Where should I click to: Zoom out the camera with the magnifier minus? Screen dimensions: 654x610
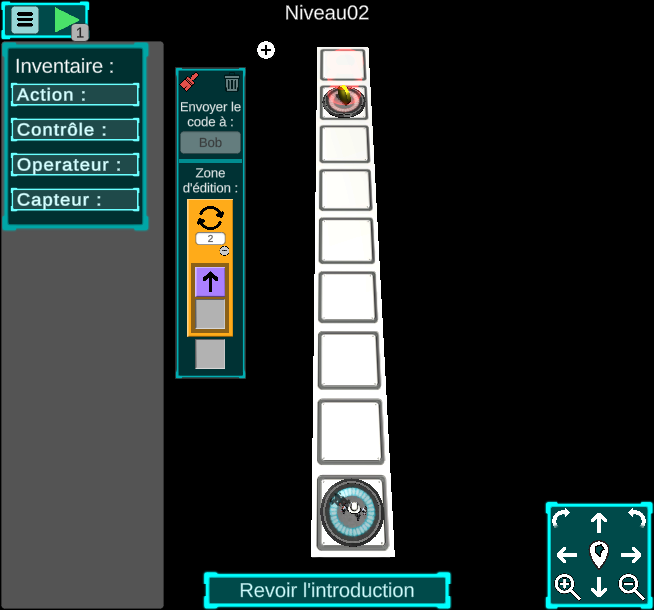(x=631, y=587)
